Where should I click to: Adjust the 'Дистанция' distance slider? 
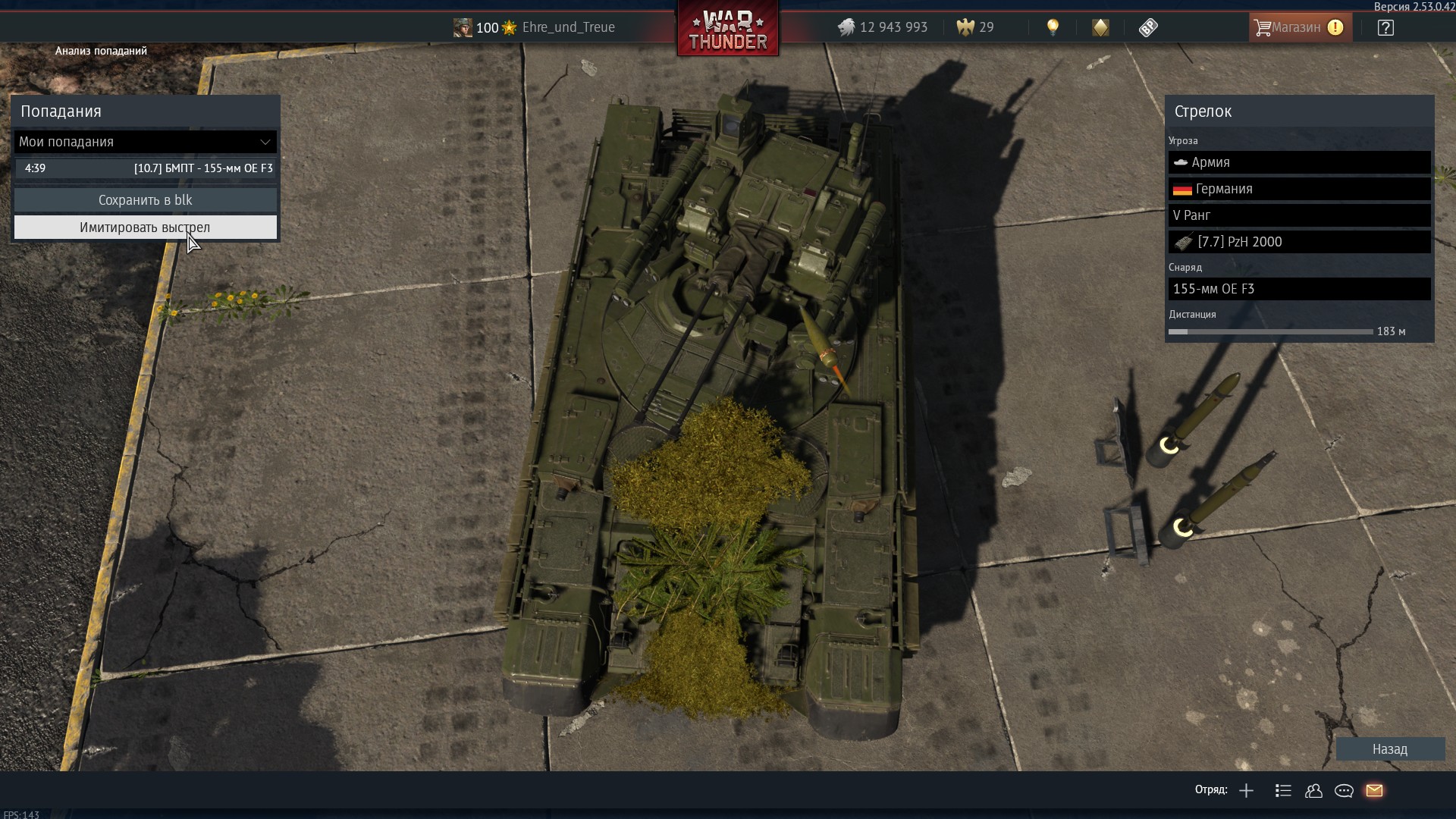point(1270,332)
